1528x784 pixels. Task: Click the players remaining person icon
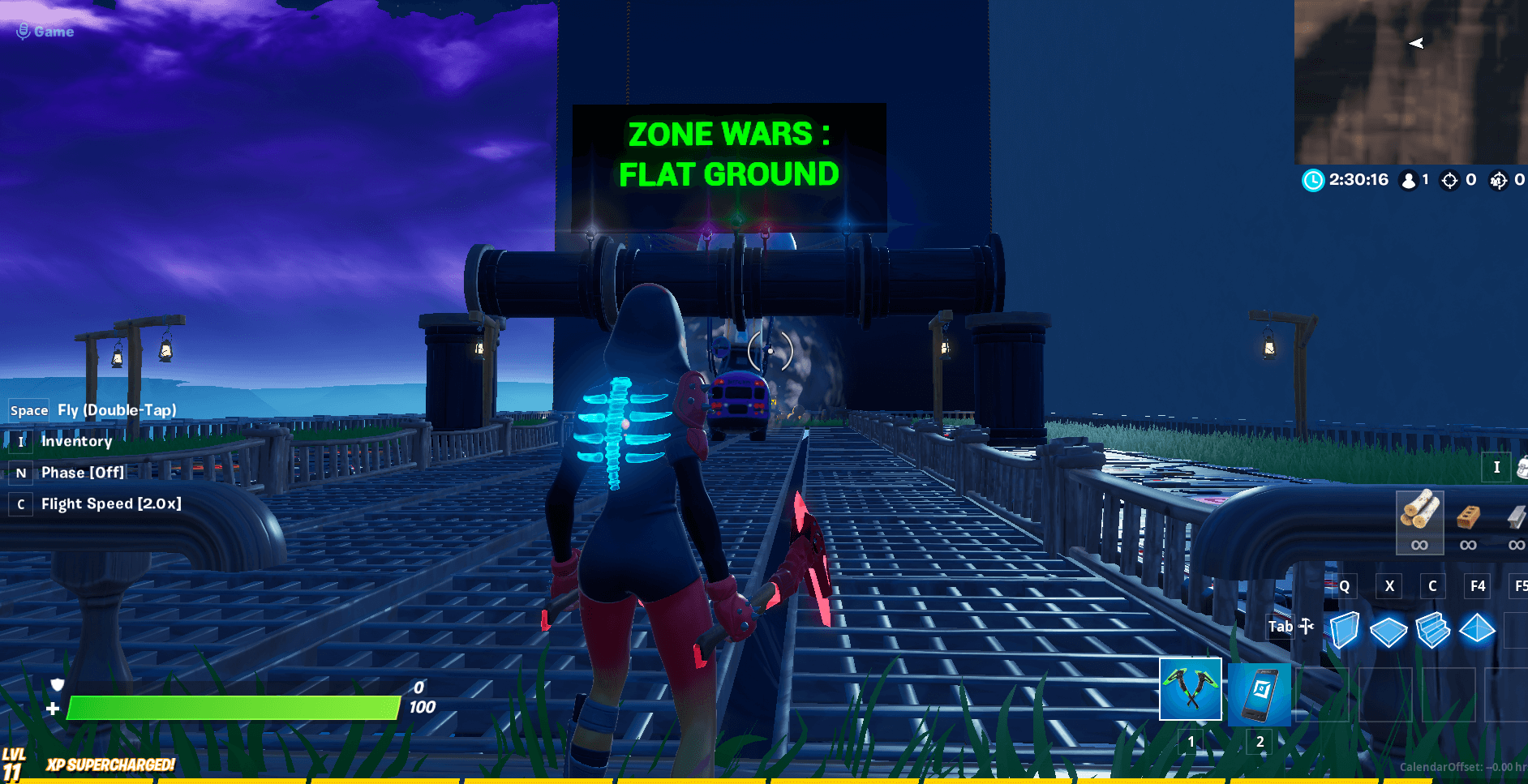(1410, 180)
